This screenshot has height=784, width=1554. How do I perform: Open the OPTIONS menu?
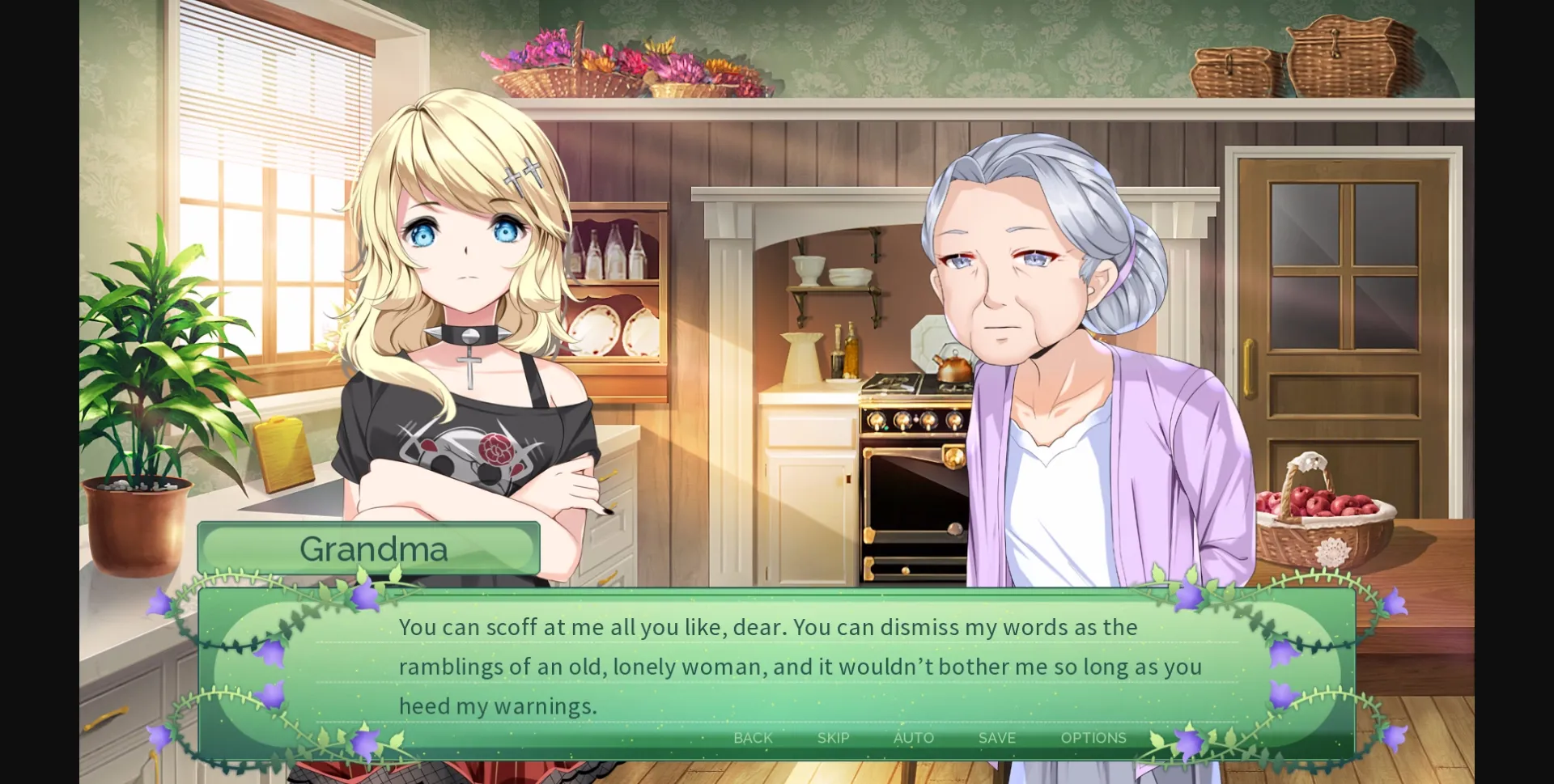click(1094, 737)
